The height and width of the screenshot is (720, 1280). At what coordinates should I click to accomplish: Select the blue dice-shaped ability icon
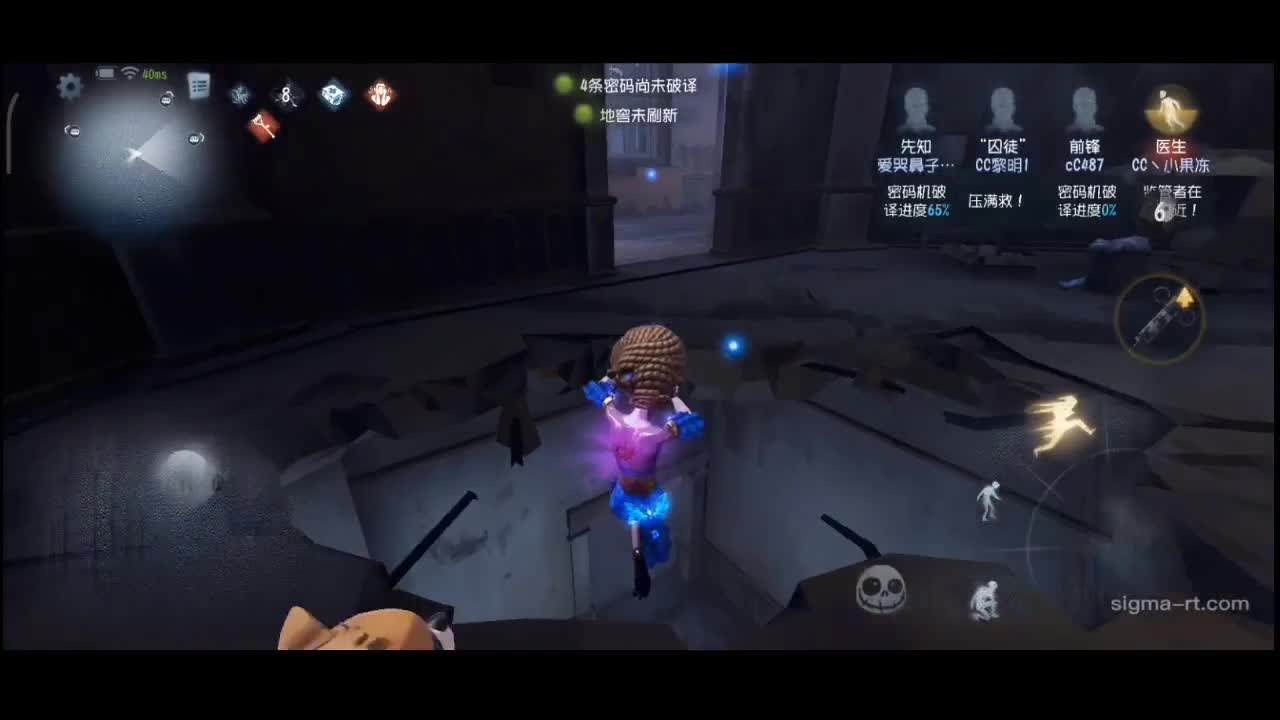tap(333, 95)
